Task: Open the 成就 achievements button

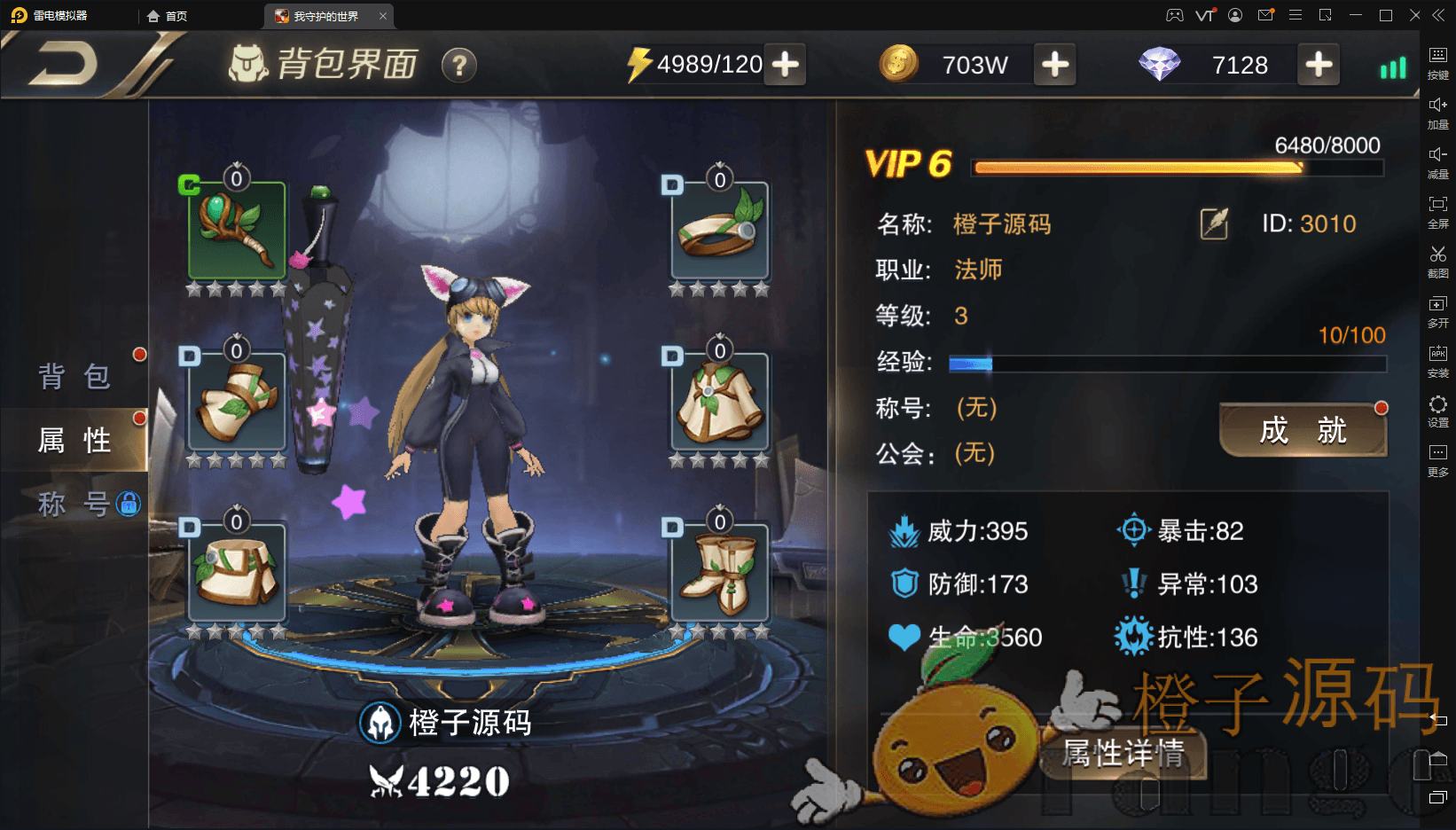Action: (1303, 431)
